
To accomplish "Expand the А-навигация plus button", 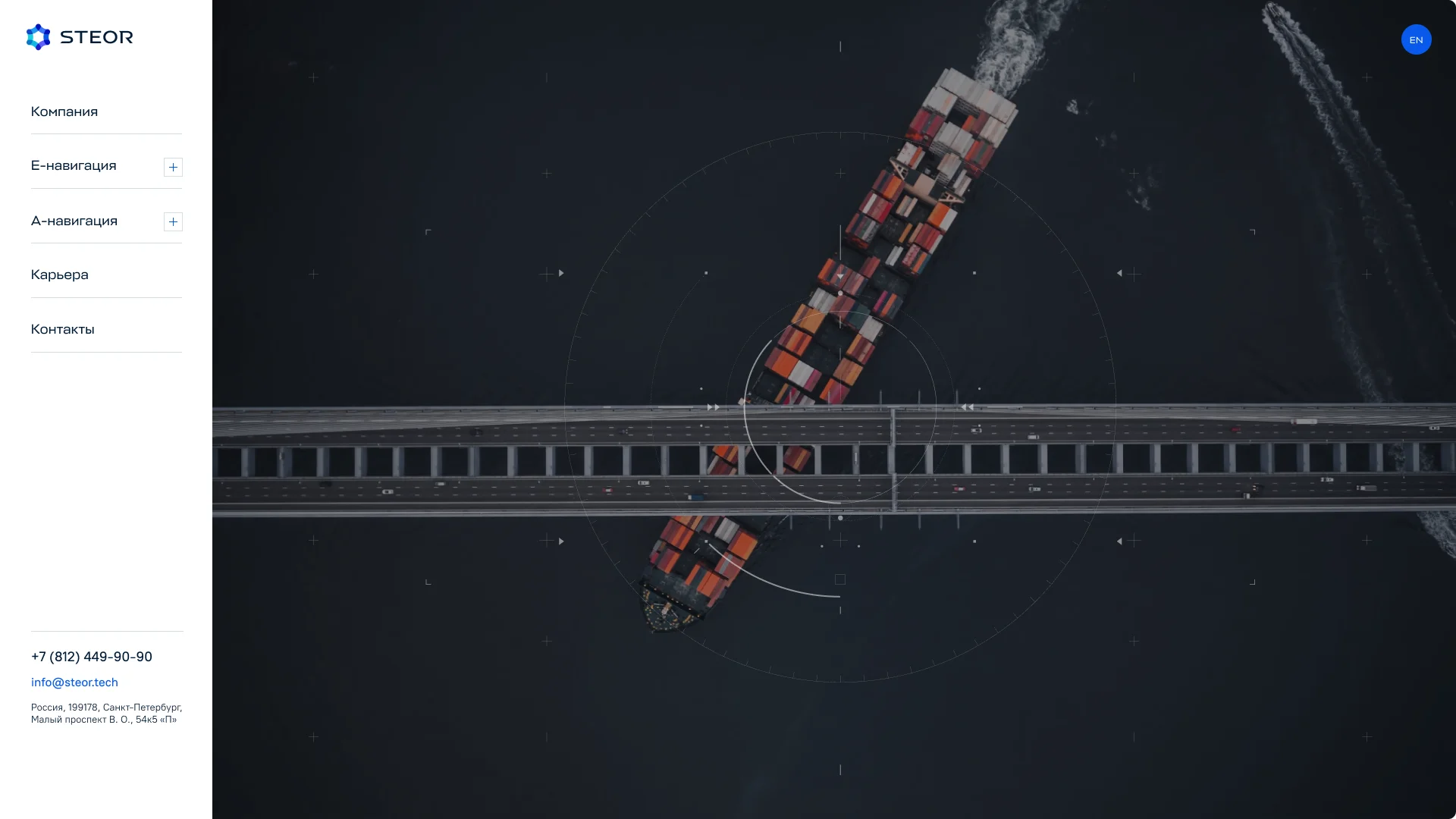I will click(173, 221).
